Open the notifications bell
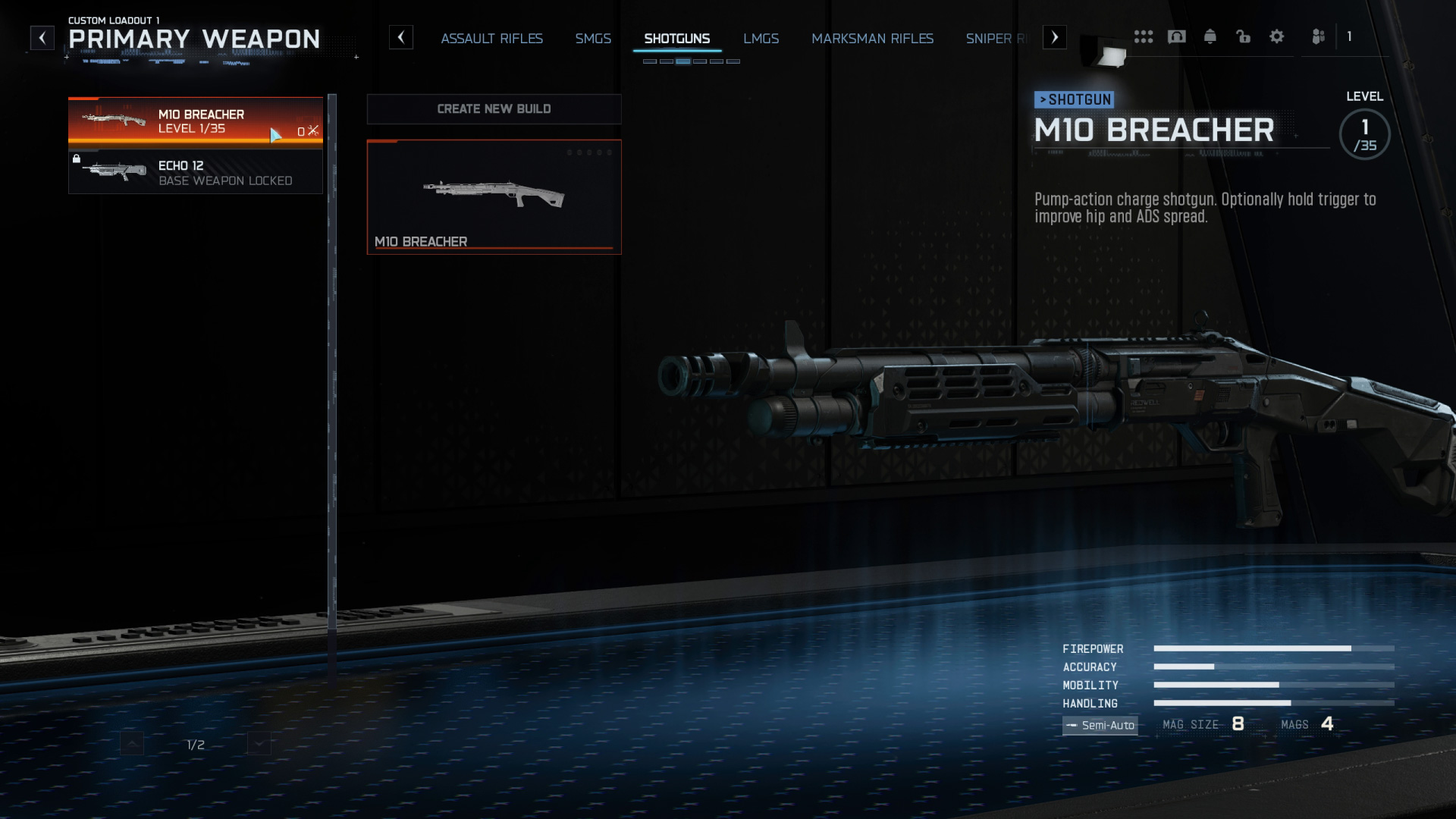 pyautogui.click(x=1210, y=36)
